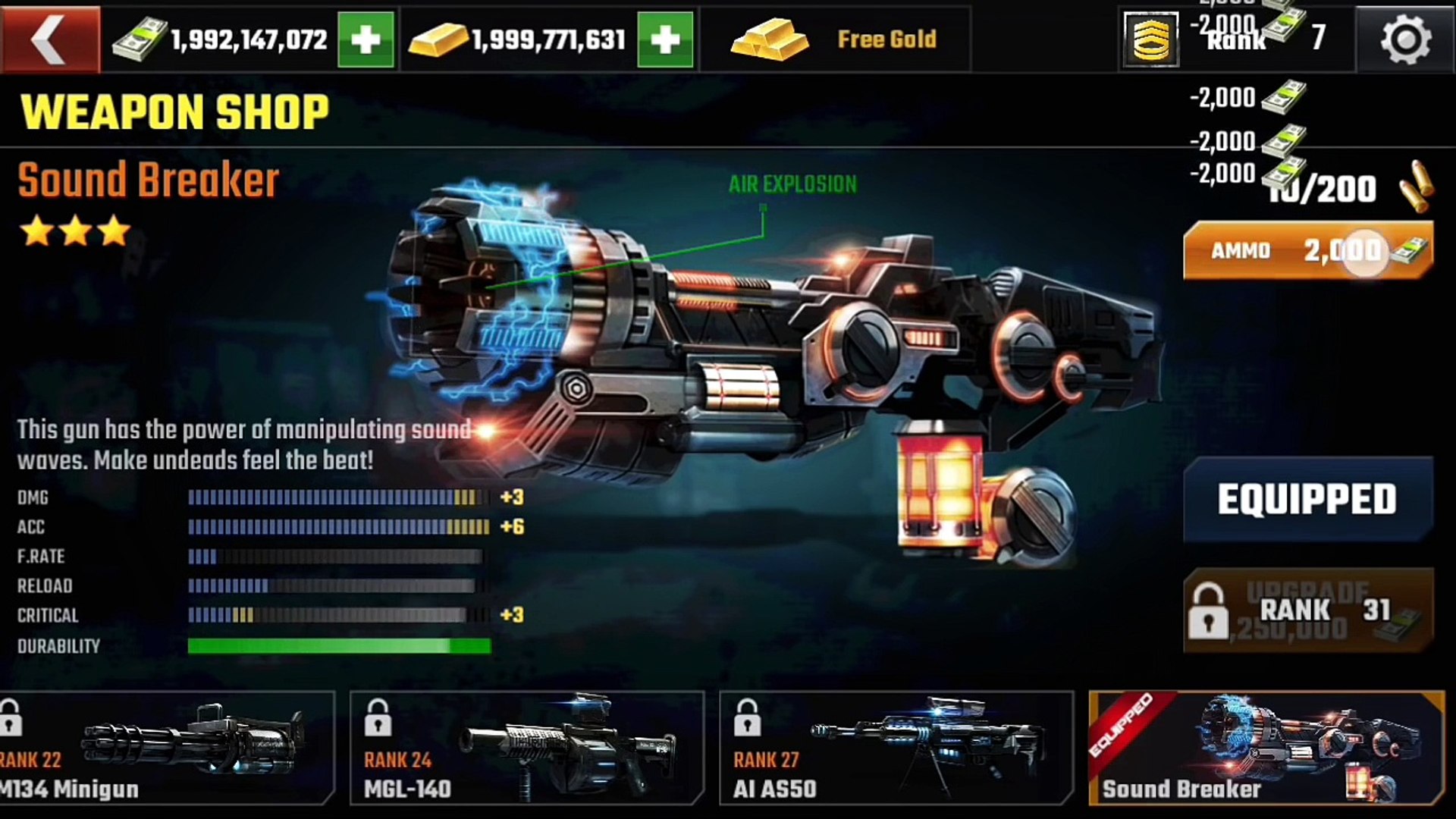Viewport: 1456px width, 819px height.
Task: Buy ammo for 2,000 cash
Action: tap(1307, 251)
